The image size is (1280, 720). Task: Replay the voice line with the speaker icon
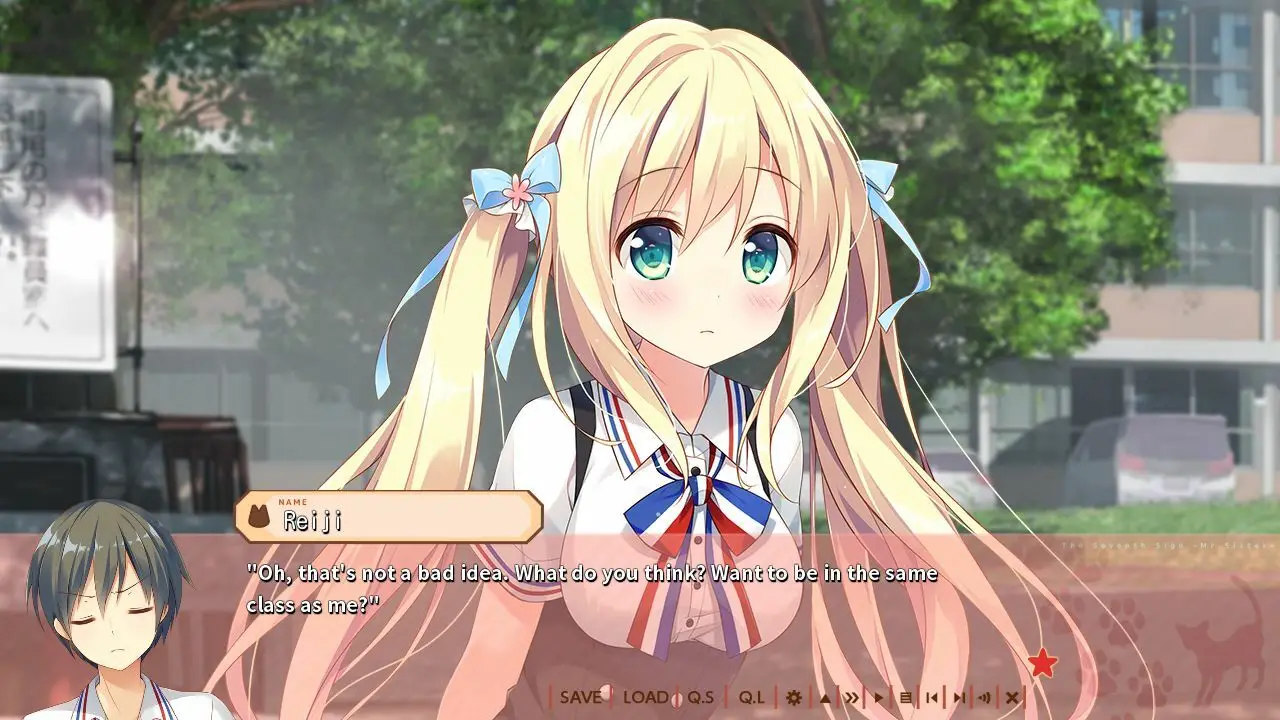click(987, 698)
